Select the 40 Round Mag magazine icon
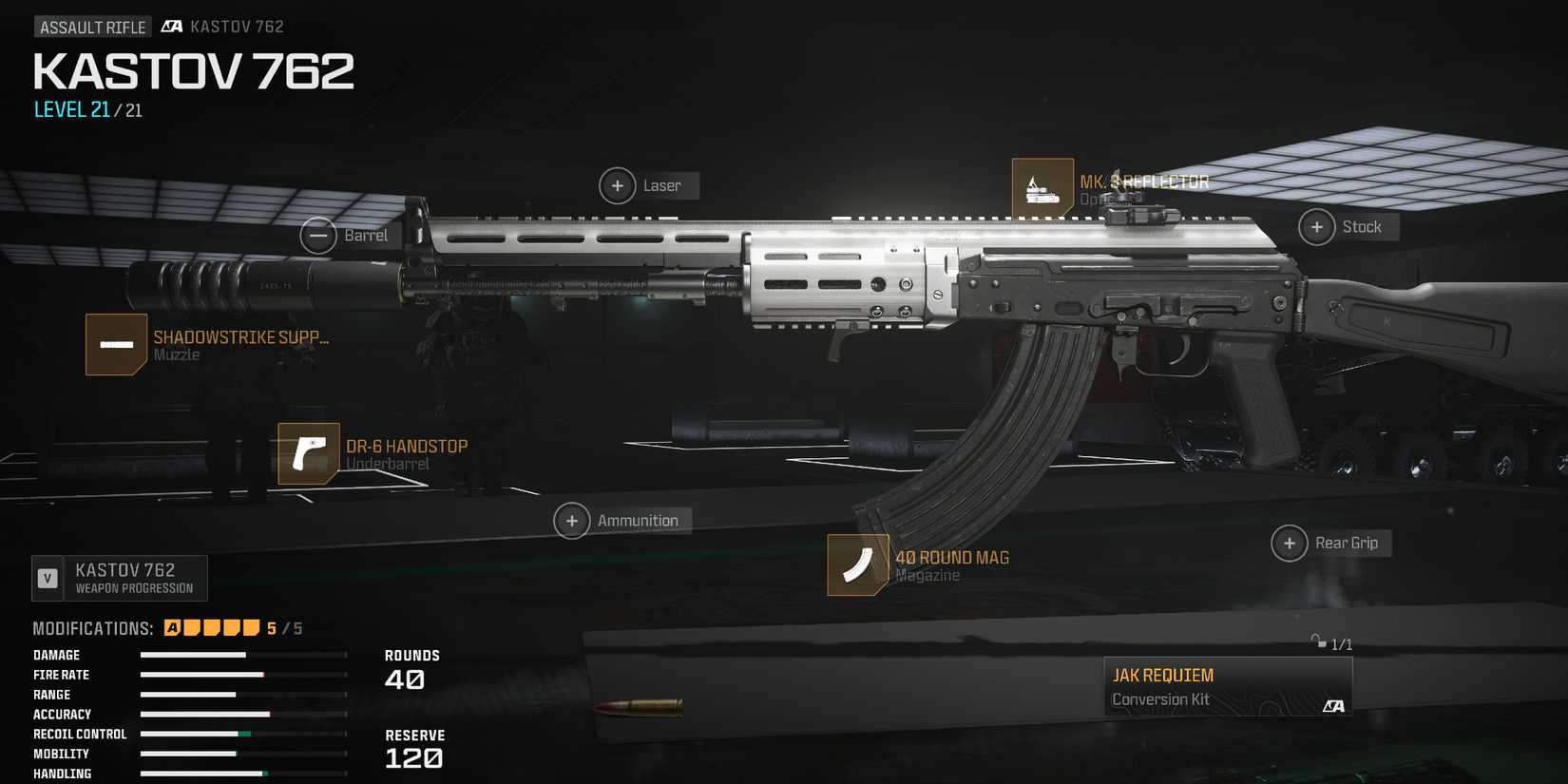The height and width of the screenshot is (784, 1568). click(856, 564)
